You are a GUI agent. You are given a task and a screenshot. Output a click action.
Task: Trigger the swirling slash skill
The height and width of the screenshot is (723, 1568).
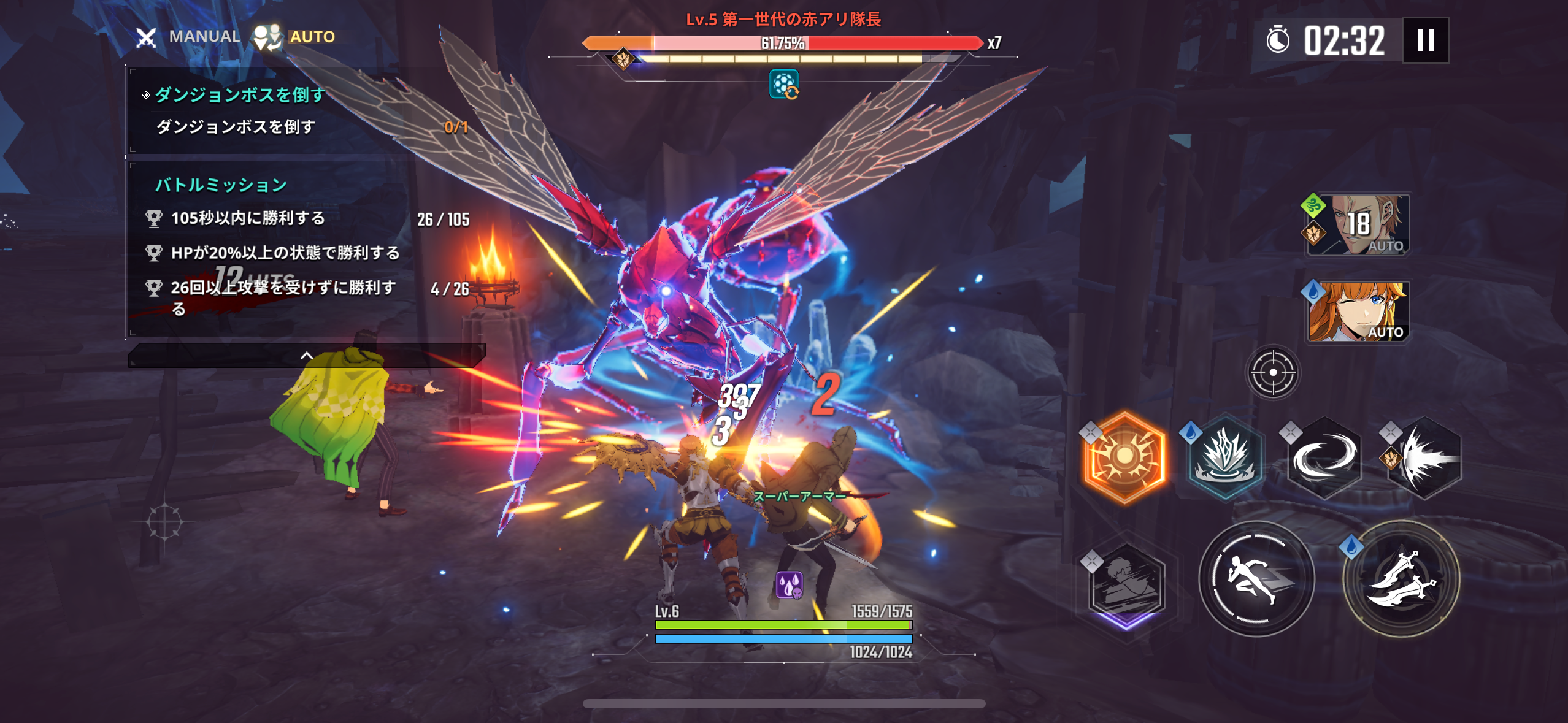[x=1324, y=457]
